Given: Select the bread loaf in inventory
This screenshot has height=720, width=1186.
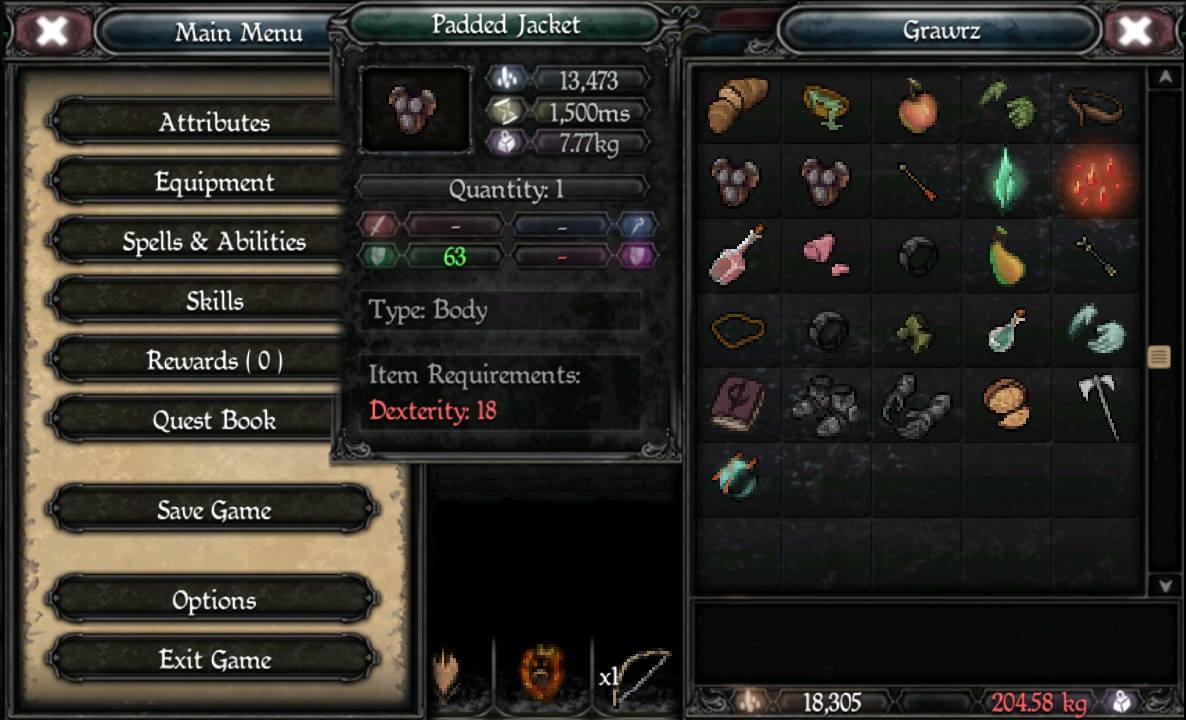Looking at the screenshot, I should point(738,104).
